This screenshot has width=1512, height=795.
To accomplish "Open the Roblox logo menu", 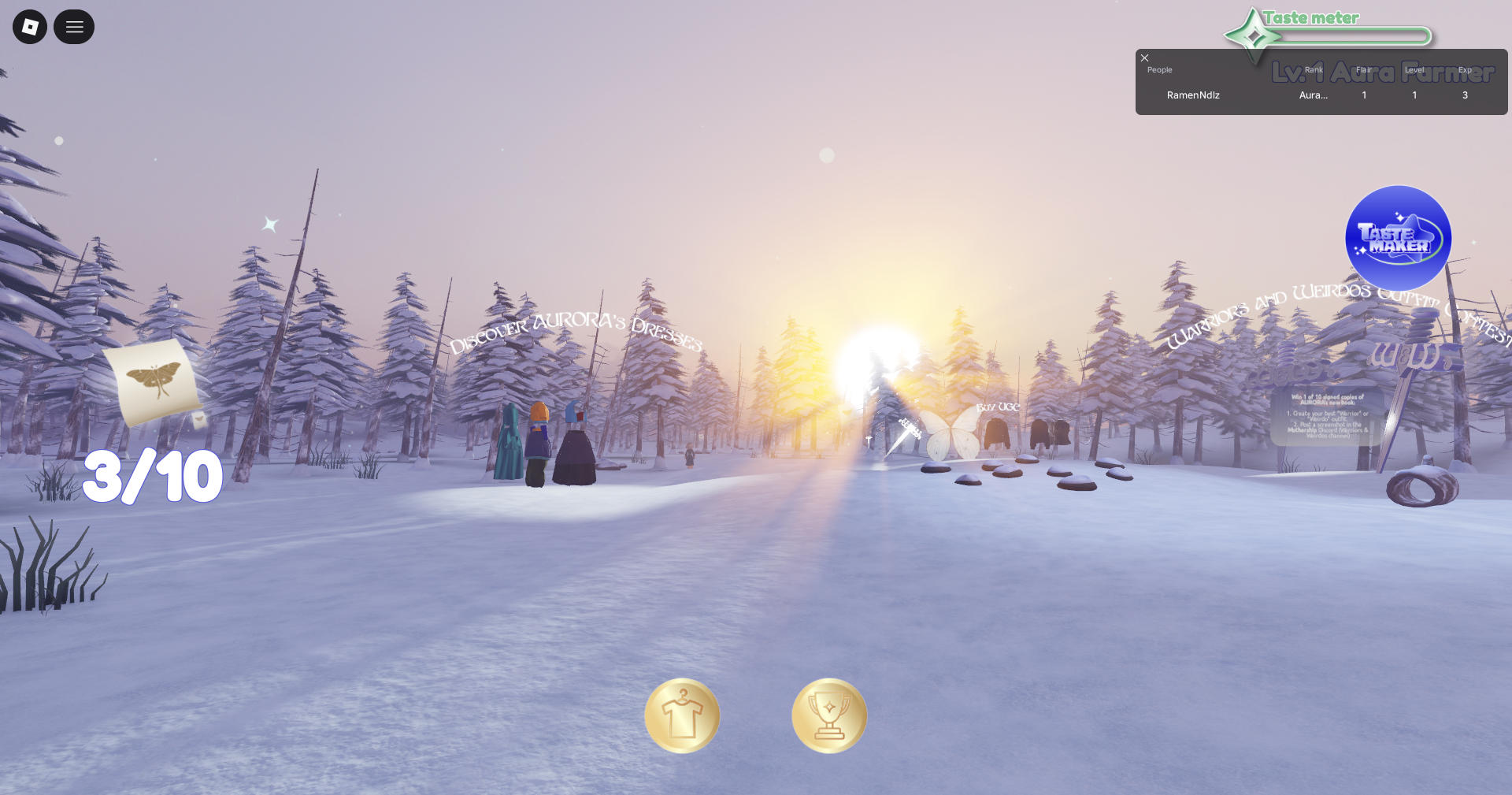I will 30,27.
